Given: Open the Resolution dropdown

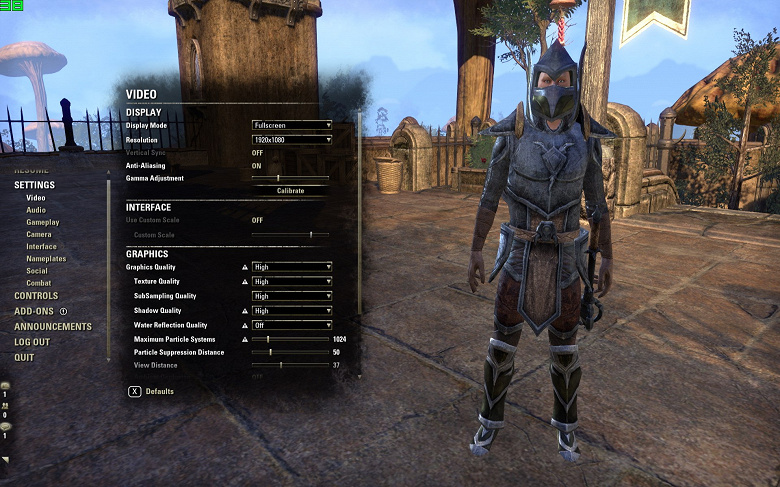Looking at the screenshot, I should coord(291,139).
